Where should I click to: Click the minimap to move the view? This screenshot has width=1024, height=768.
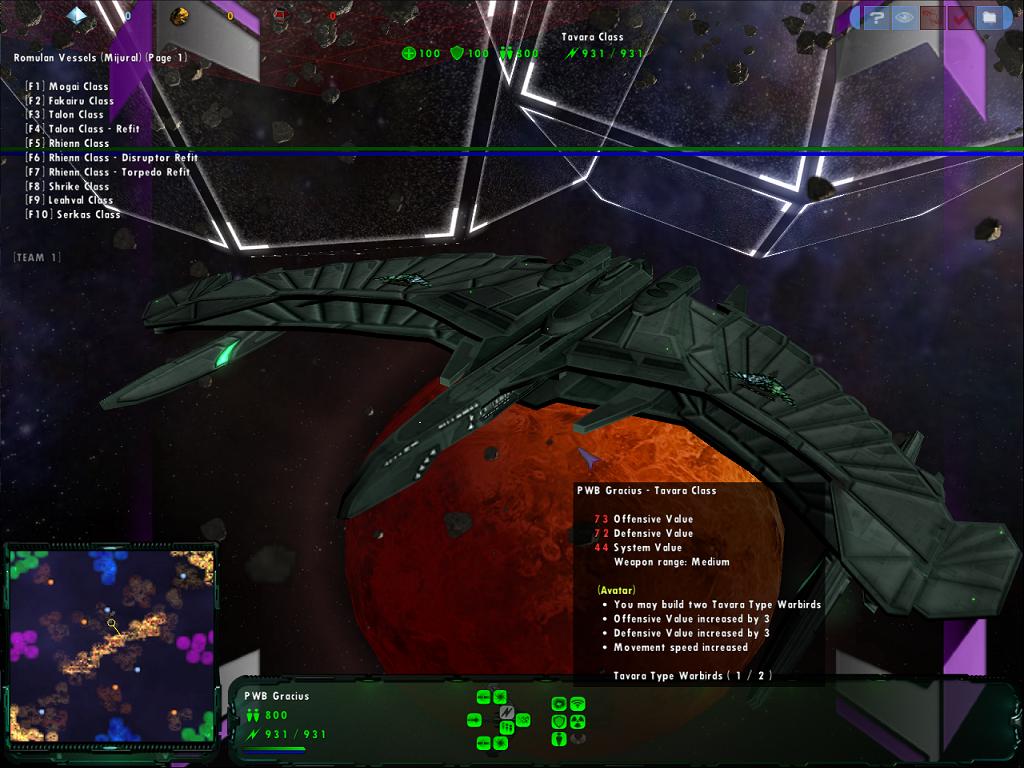[111, 645]
